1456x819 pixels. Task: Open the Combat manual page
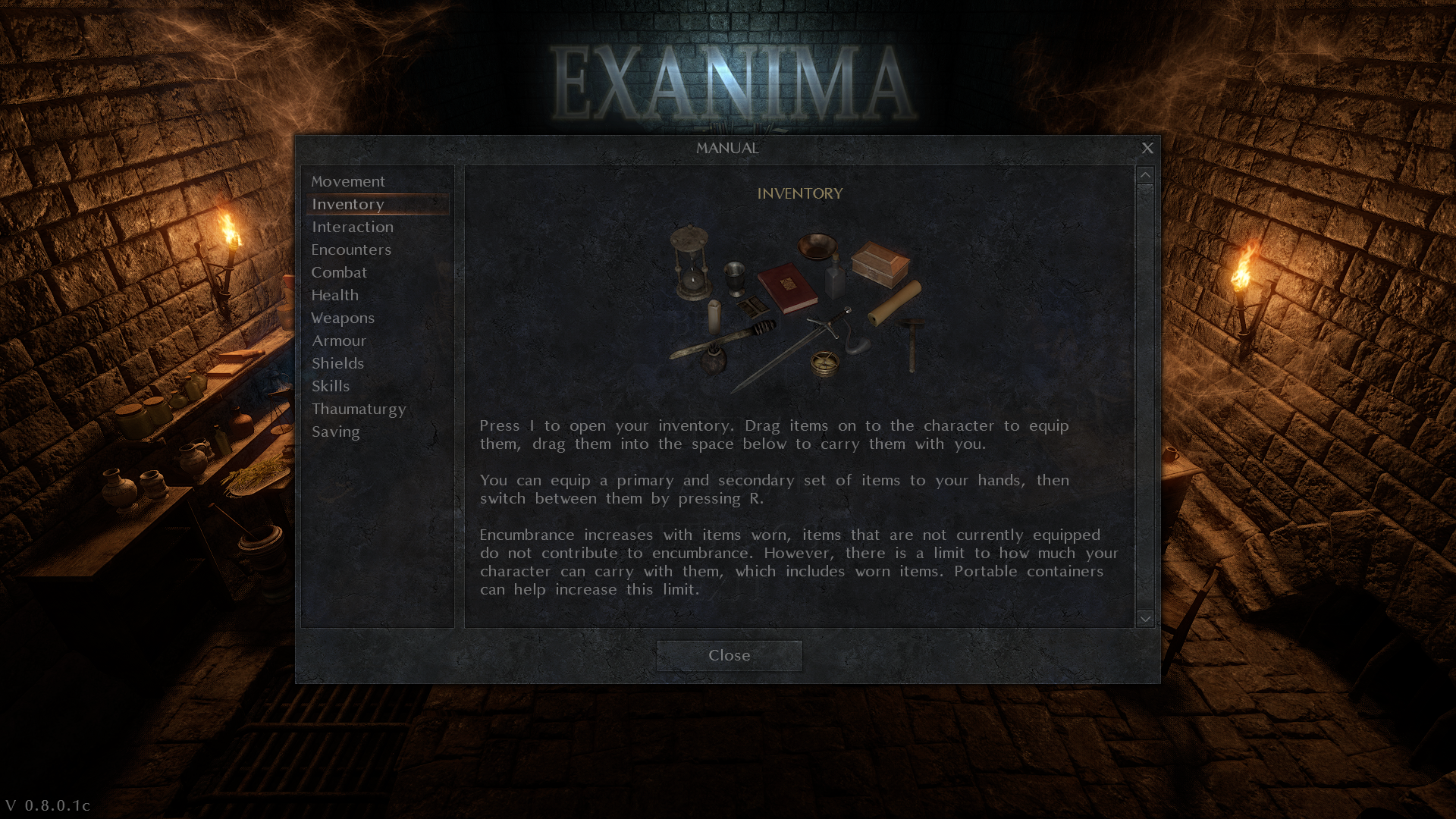tap(339, 272)
